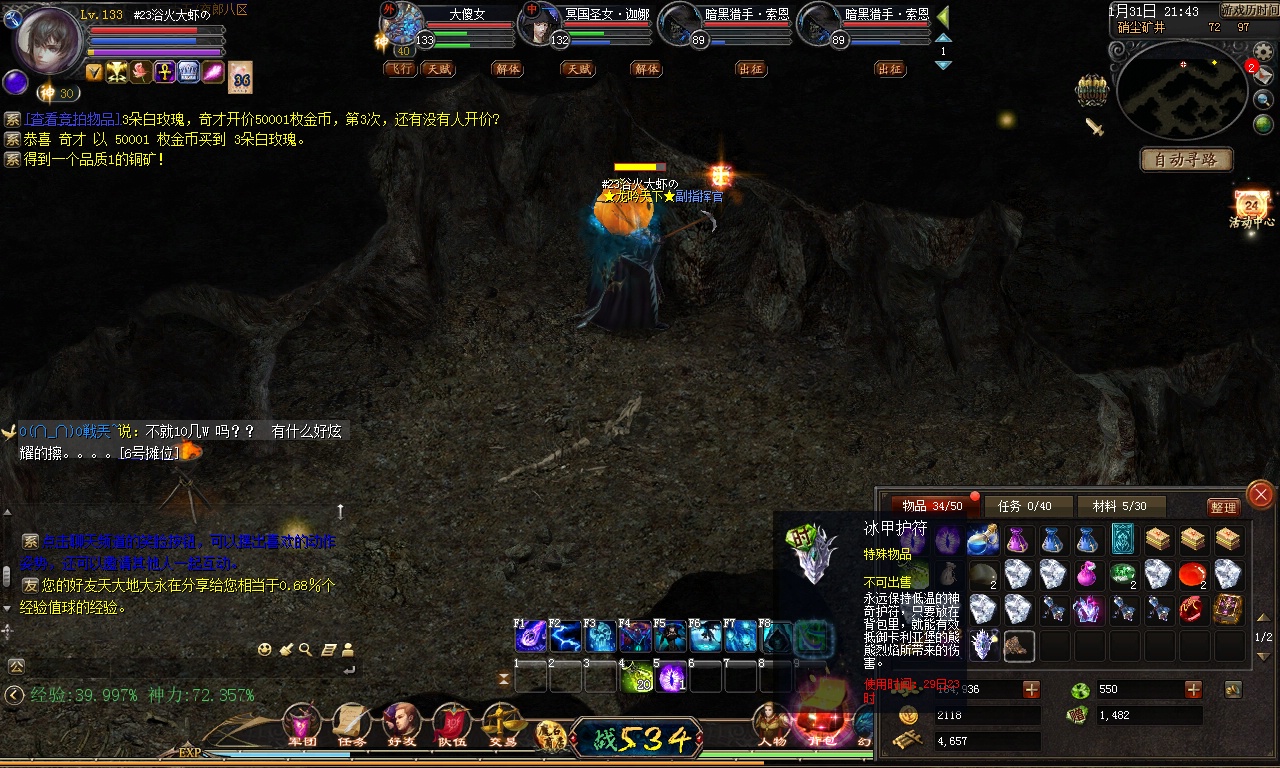The image size is (1280, 768).
Task: Select the copper ore item in the bag
Action: click(x=1019, y=645)
